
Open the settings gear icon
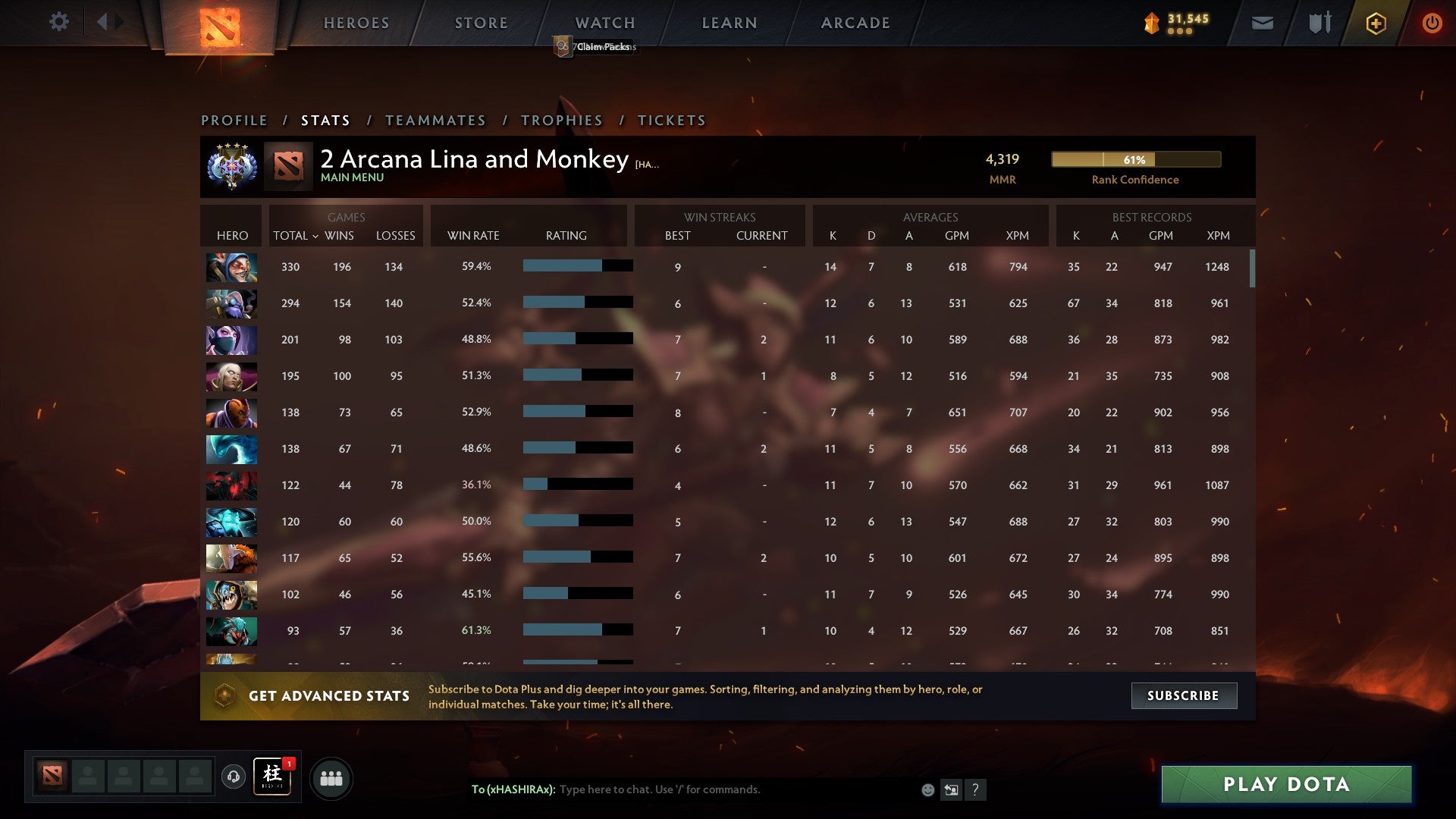tap(59, 22)
